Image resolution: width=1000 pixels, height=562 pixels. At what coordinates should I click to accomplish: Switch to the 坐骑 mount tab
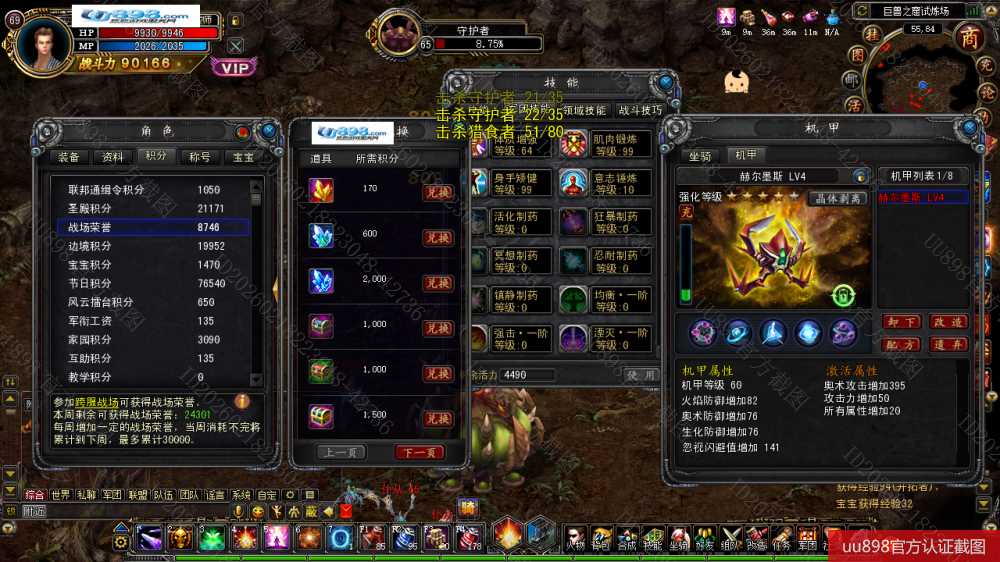[700, 155]
